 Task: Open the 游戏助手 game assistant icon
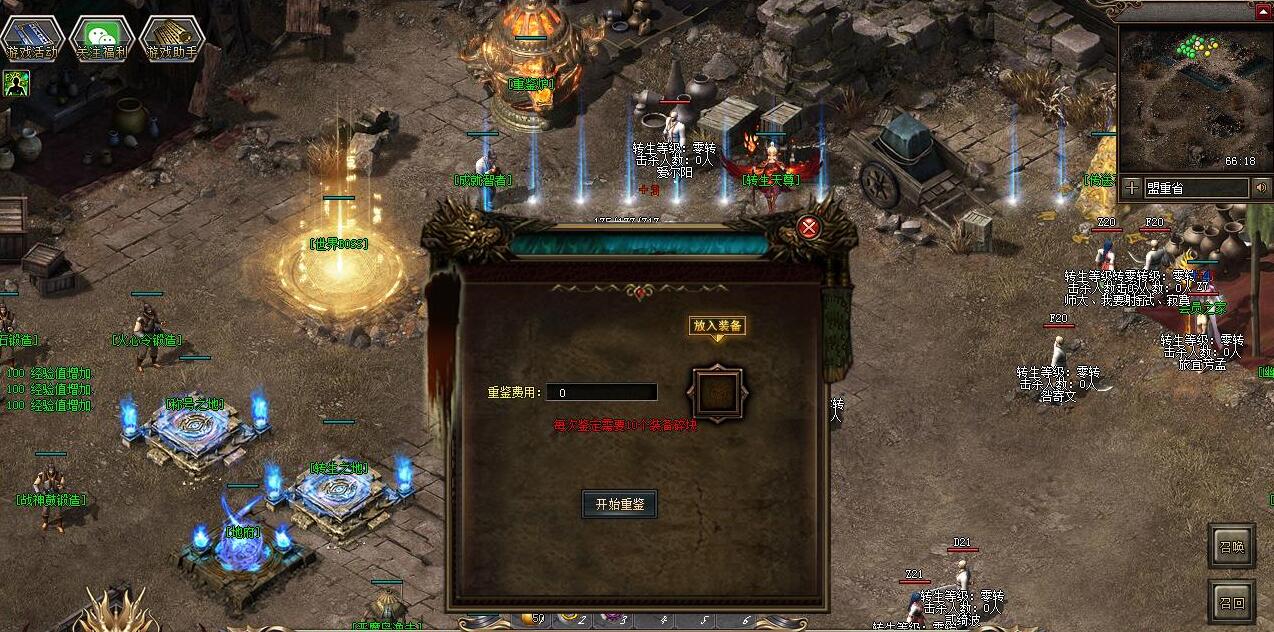[172, 39]
